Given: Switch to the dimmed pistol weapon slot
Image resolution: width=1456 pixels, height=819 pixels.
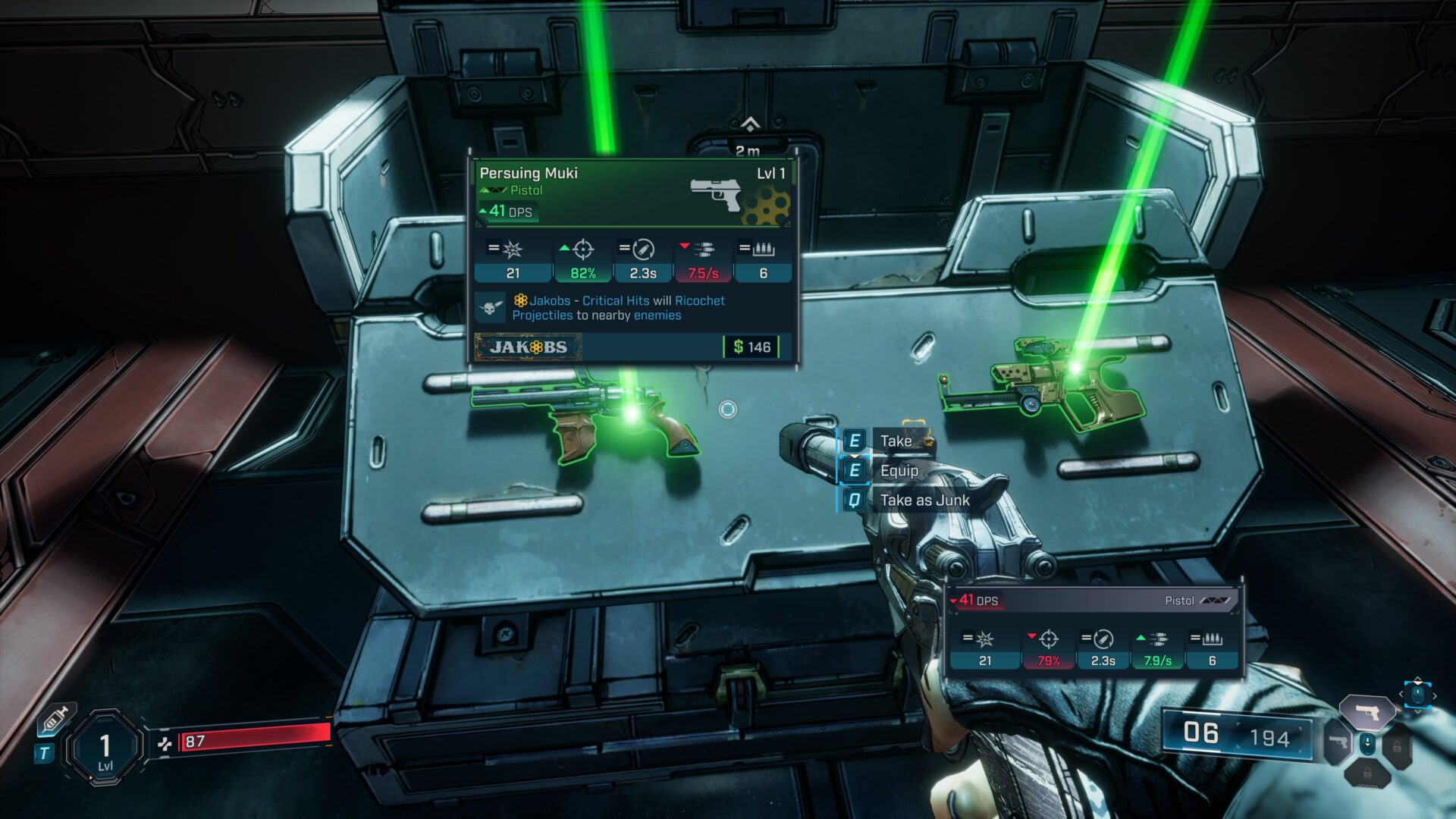Looking at the screenshot, I should coord(1337,743).
